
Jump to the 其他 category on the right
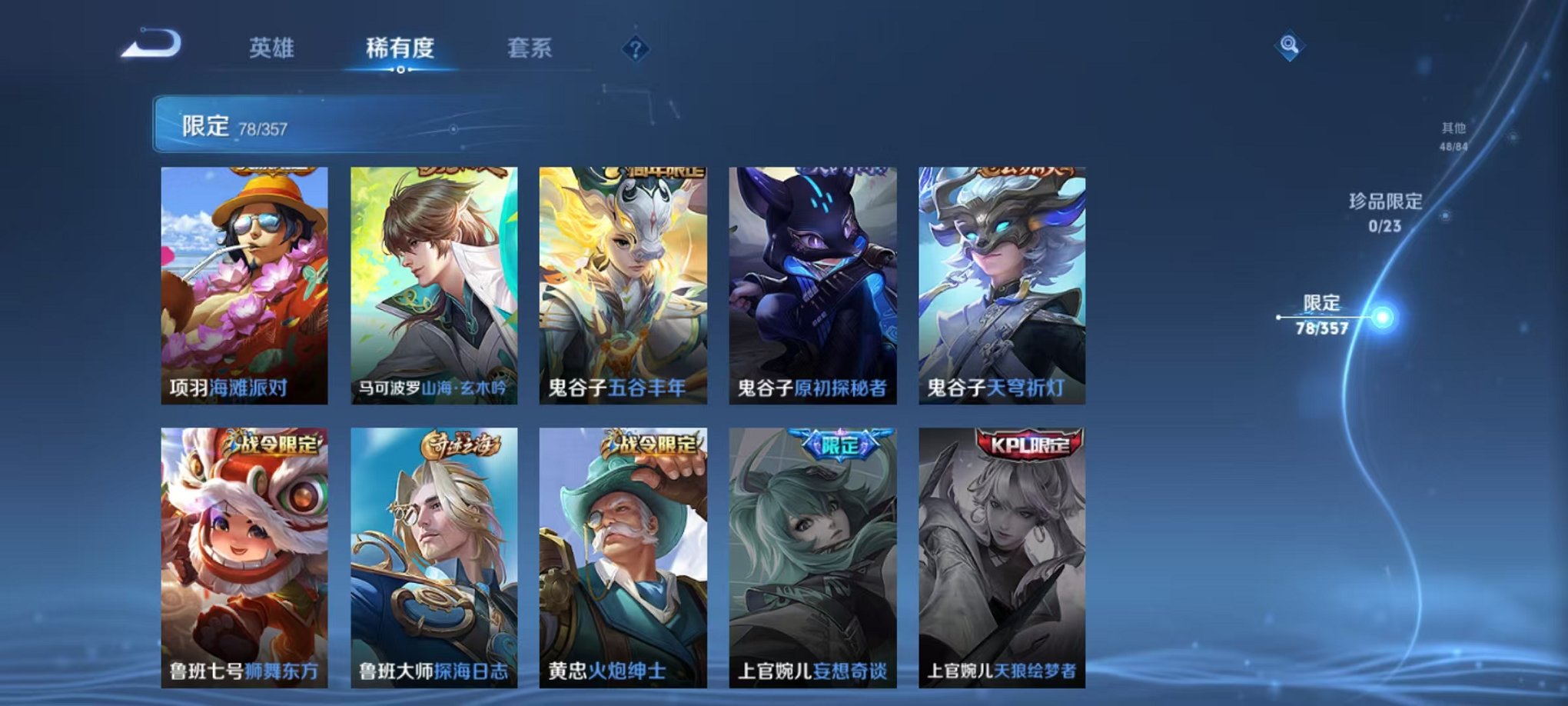tap(1451, 131)
